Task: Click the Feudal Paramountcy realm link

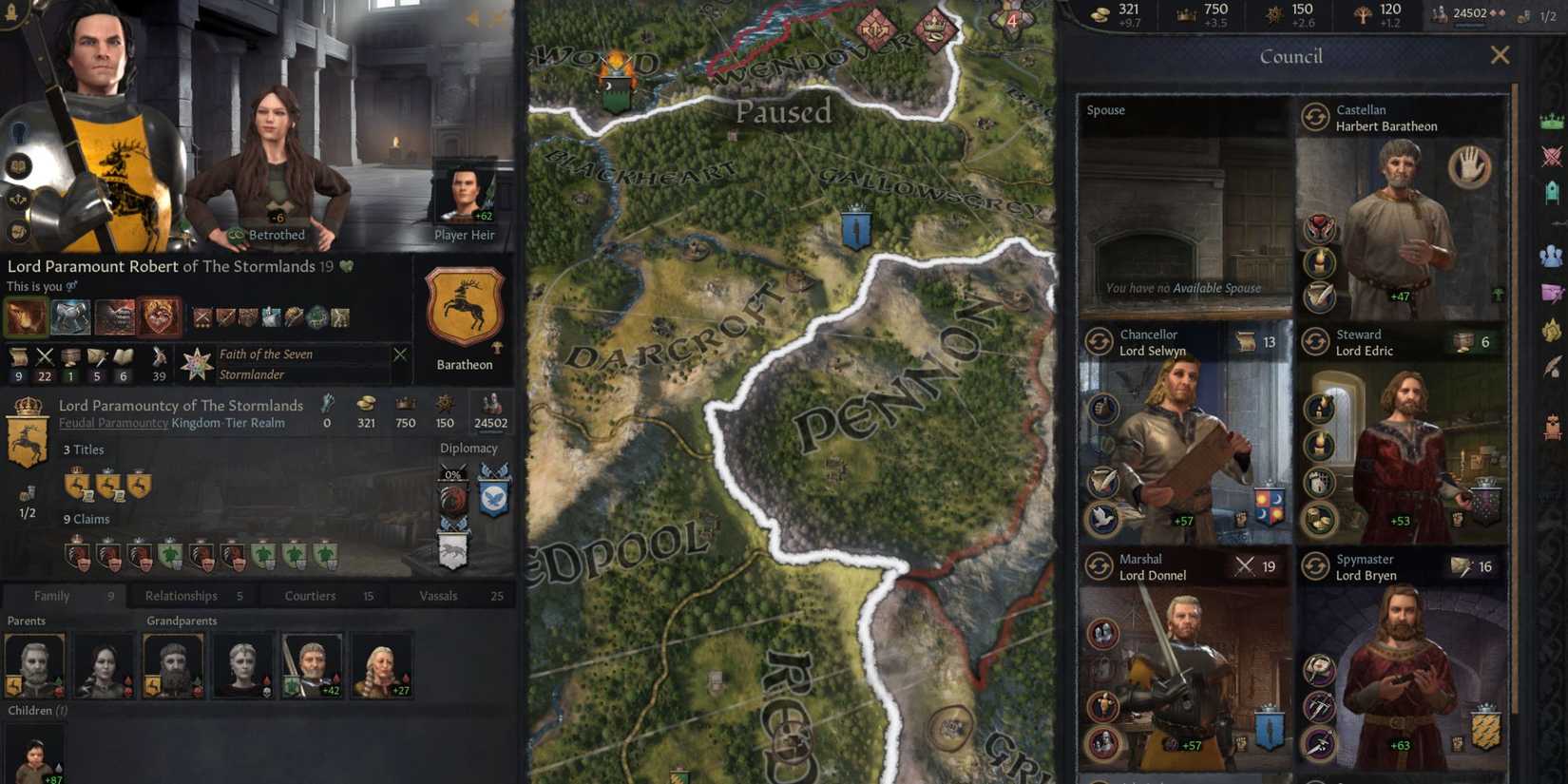Action: pyautogui.click(x=113, y=423)
